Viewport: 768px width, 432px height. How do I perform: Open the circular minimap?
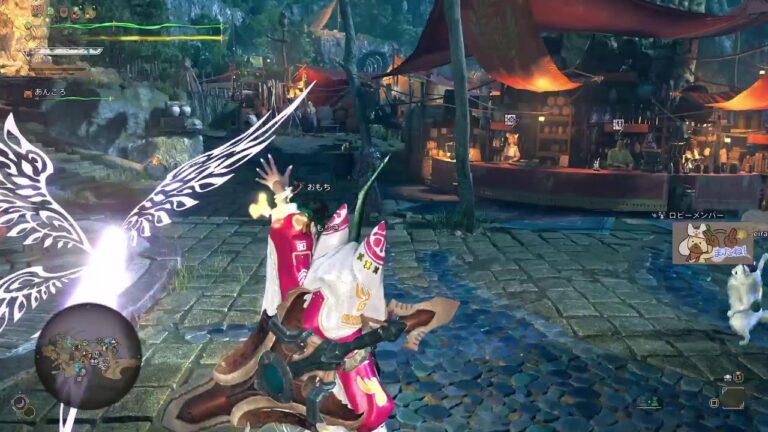(88, 356)
